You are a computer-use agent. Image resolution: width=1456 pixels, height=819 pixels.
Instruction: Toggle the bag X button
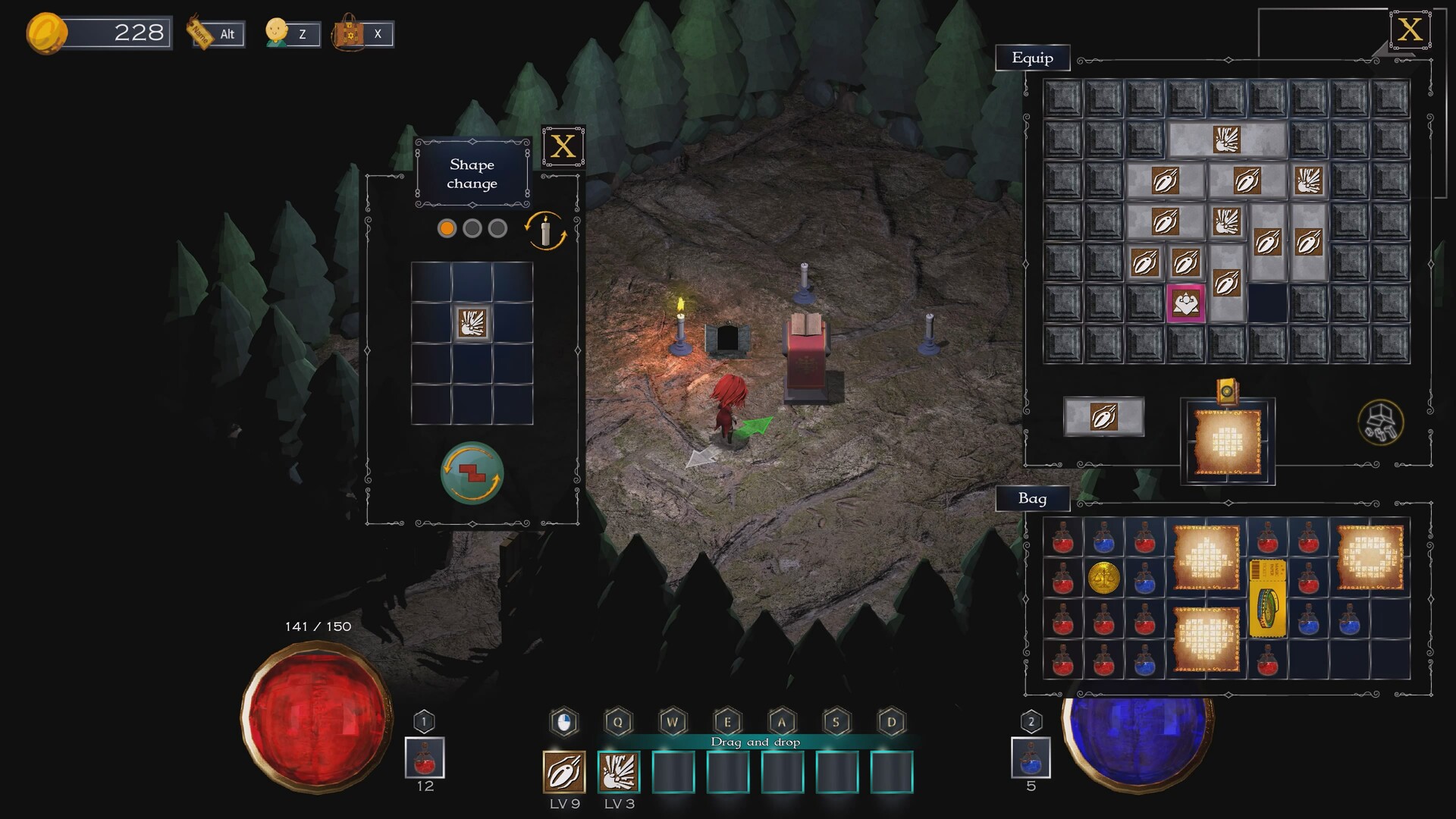point(364,34)
